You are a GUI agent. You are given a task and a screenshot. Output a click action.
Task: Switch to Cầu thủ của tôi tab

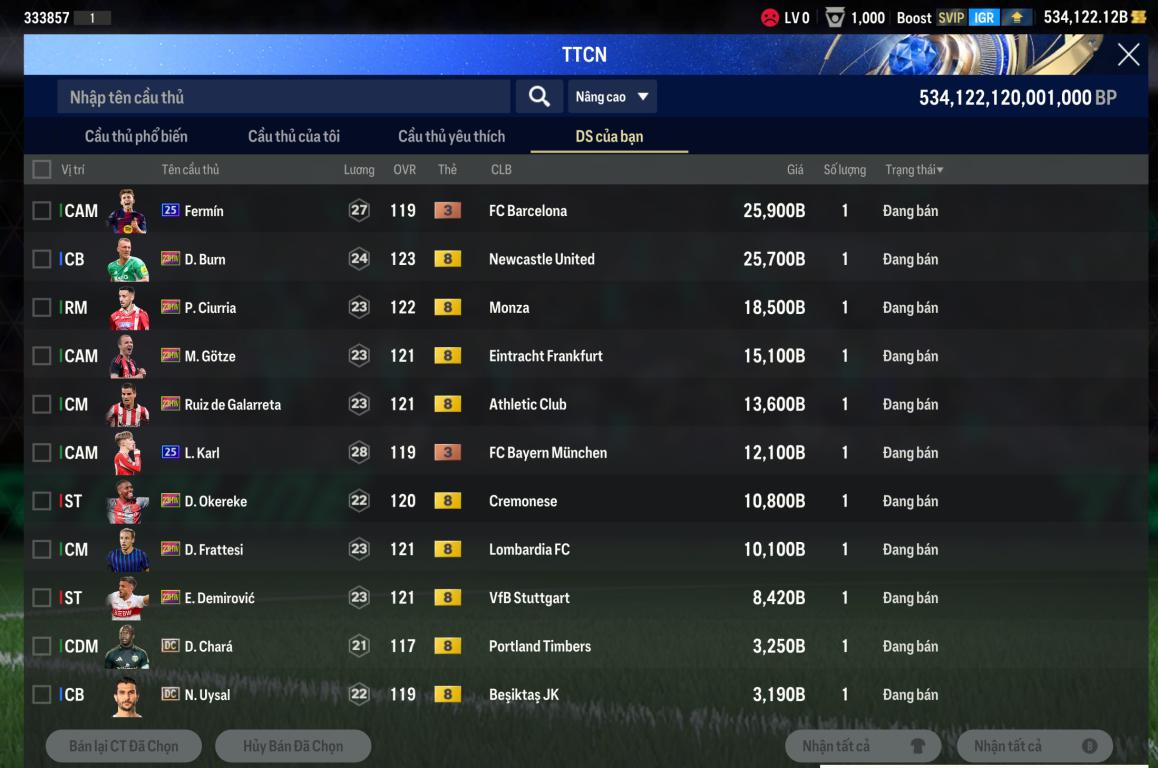294,136
